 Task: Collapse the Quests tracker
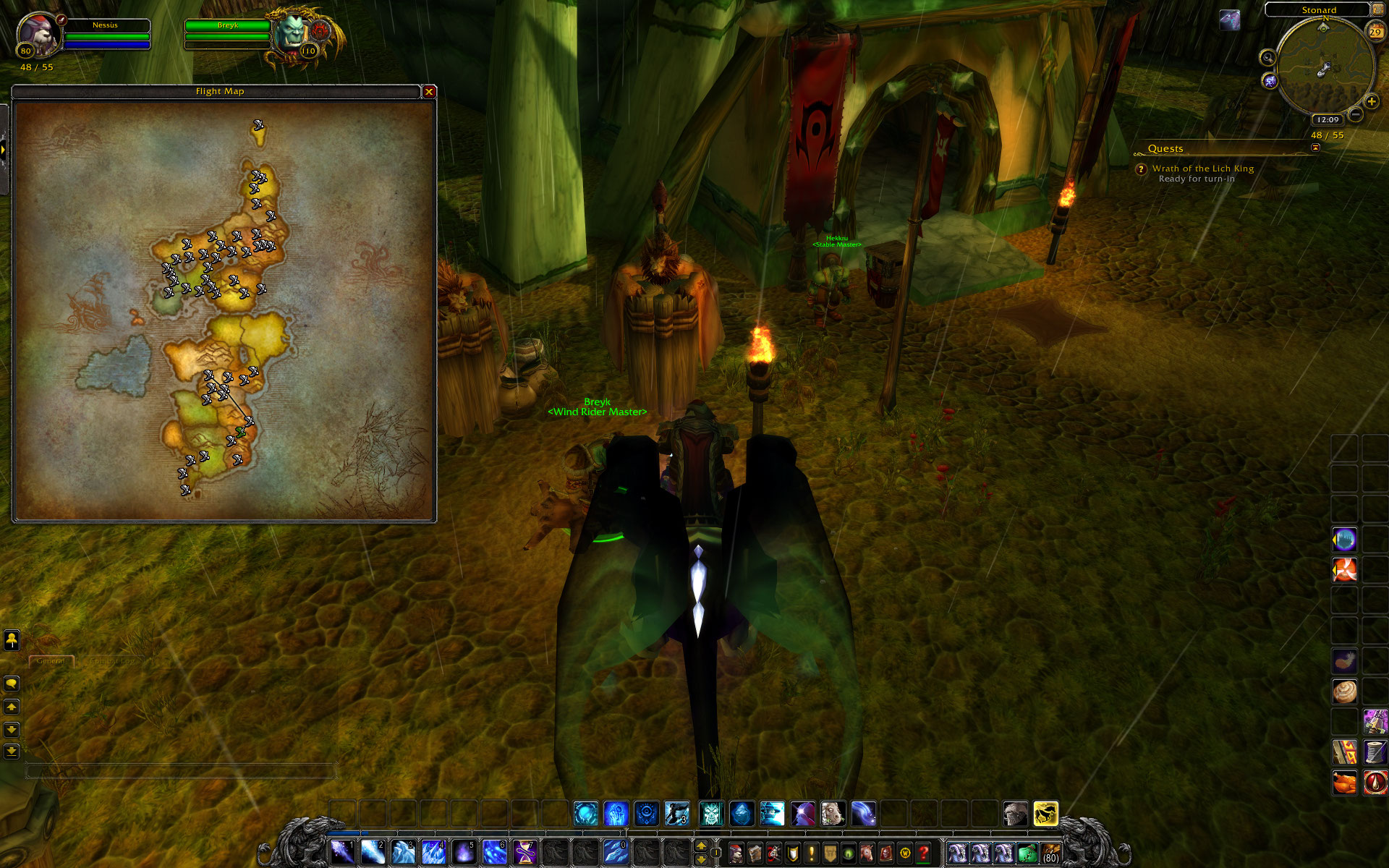pos(1315,148)
